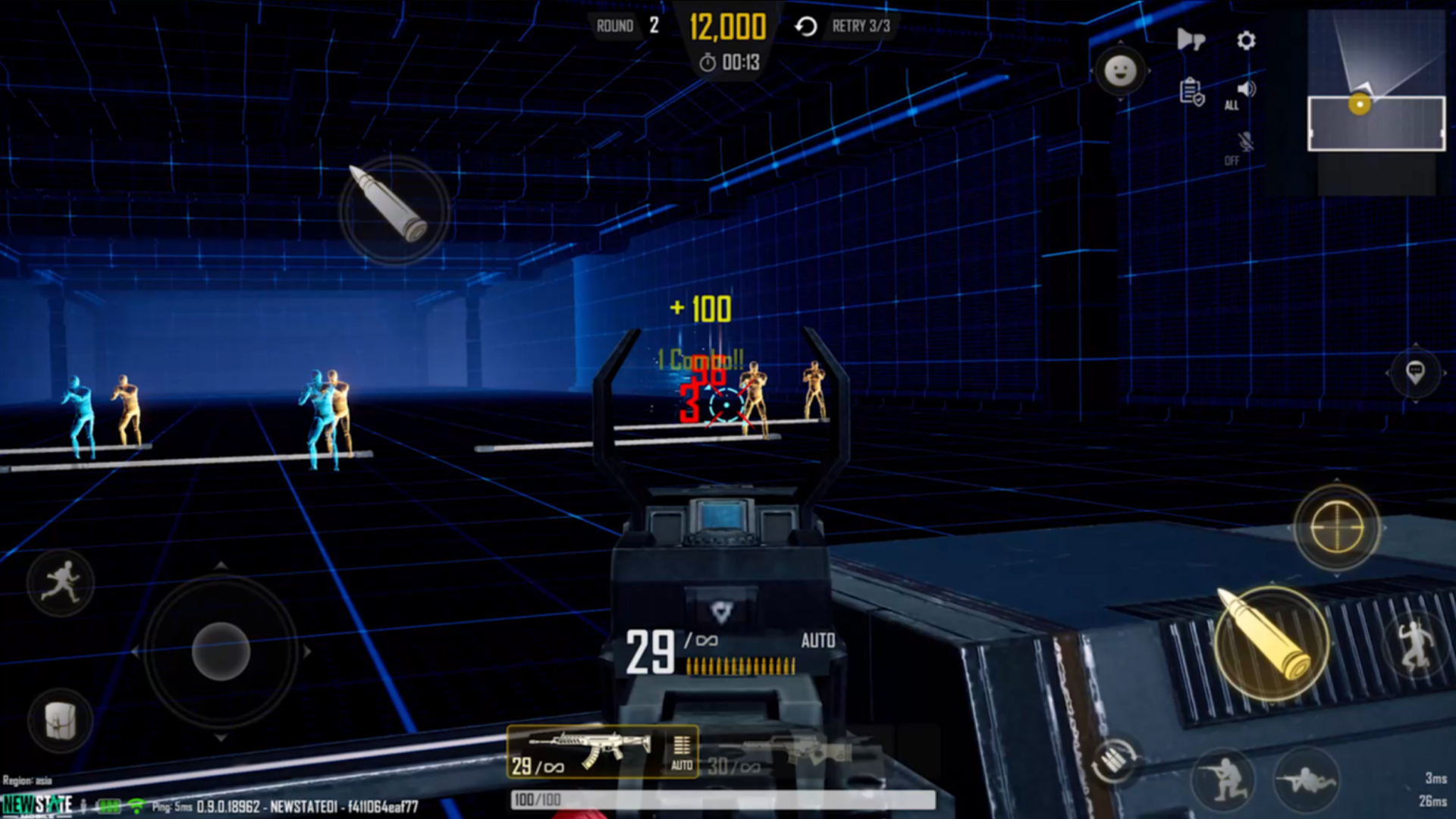Tap the prone stance button
This screenshot has height=819, width=1456.
pyautogui.click(x=1306, y=779)
